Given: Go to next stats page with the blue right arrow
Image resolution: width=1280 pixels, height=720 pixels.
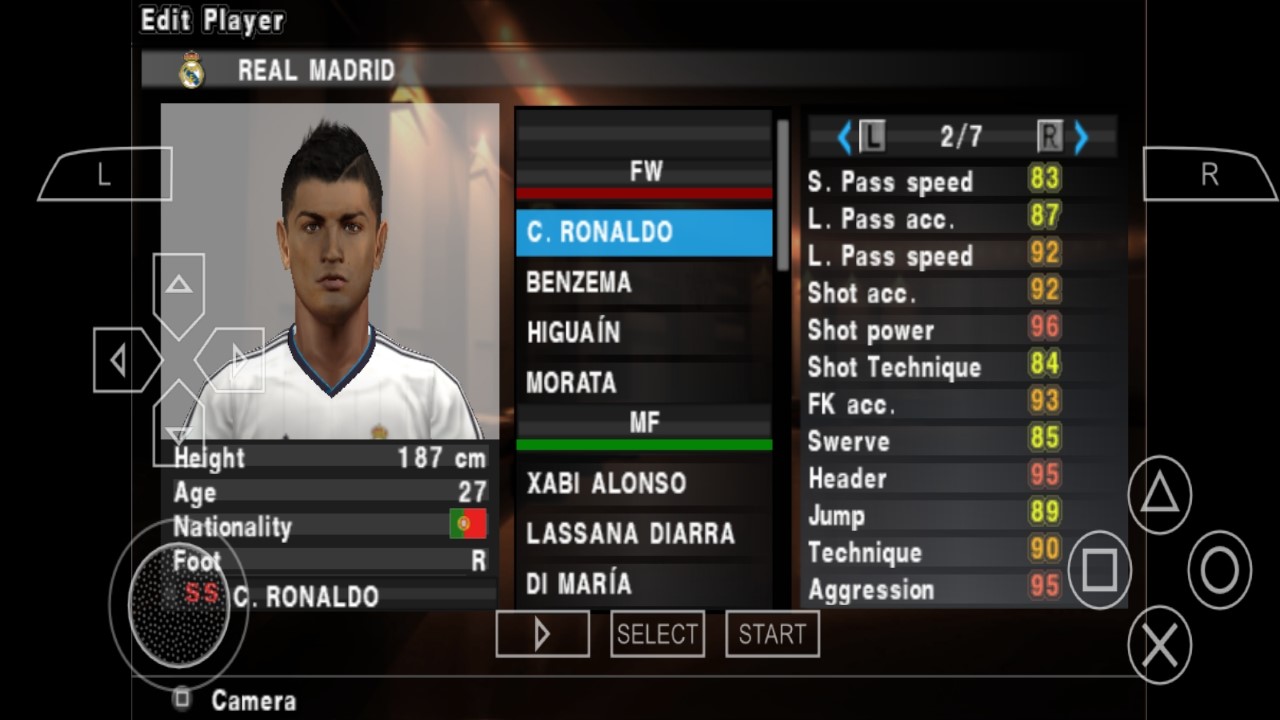Looking at the screenshot, I should 1081,137.
